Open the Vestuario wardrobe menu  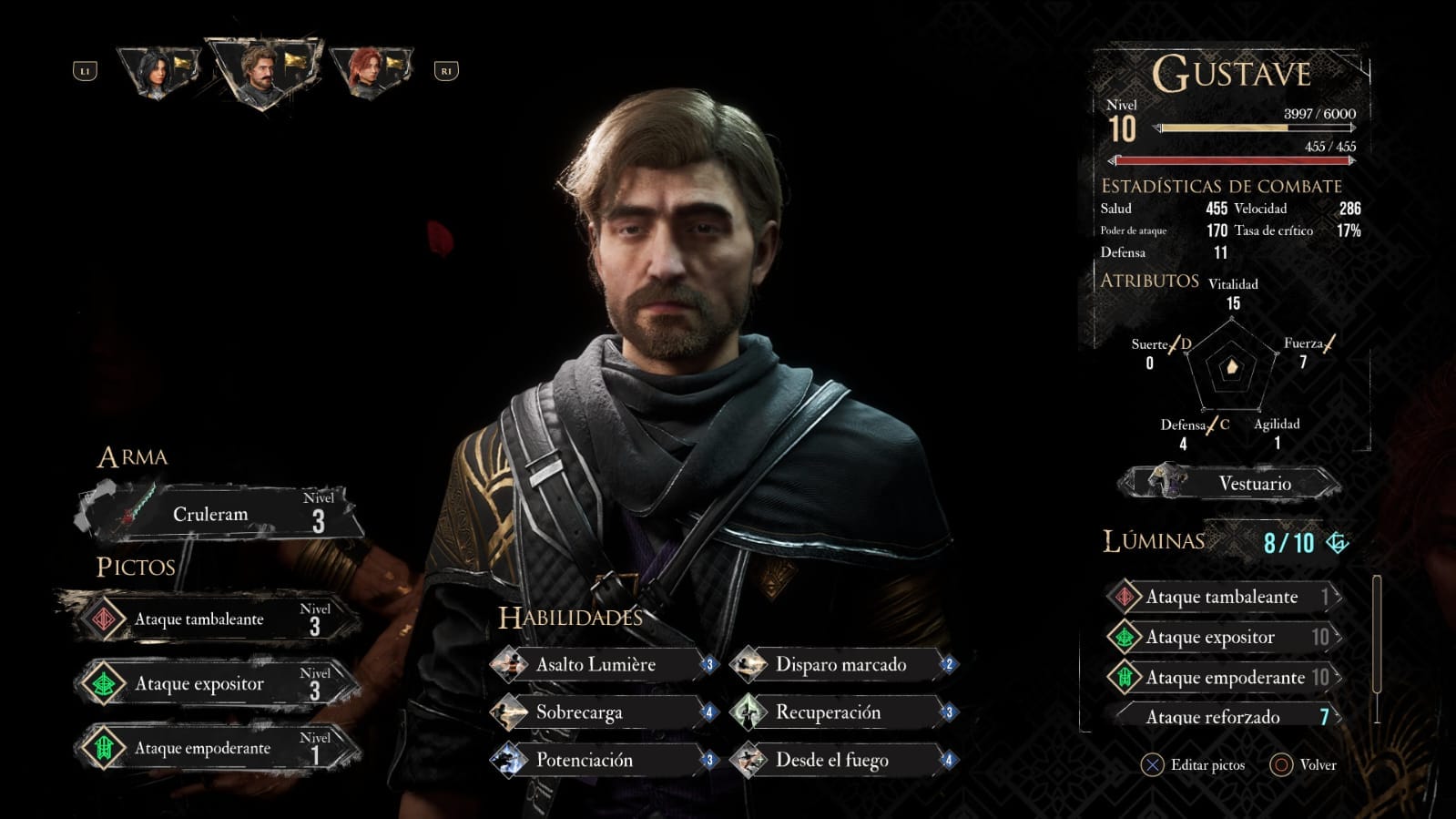[1231, 483]
